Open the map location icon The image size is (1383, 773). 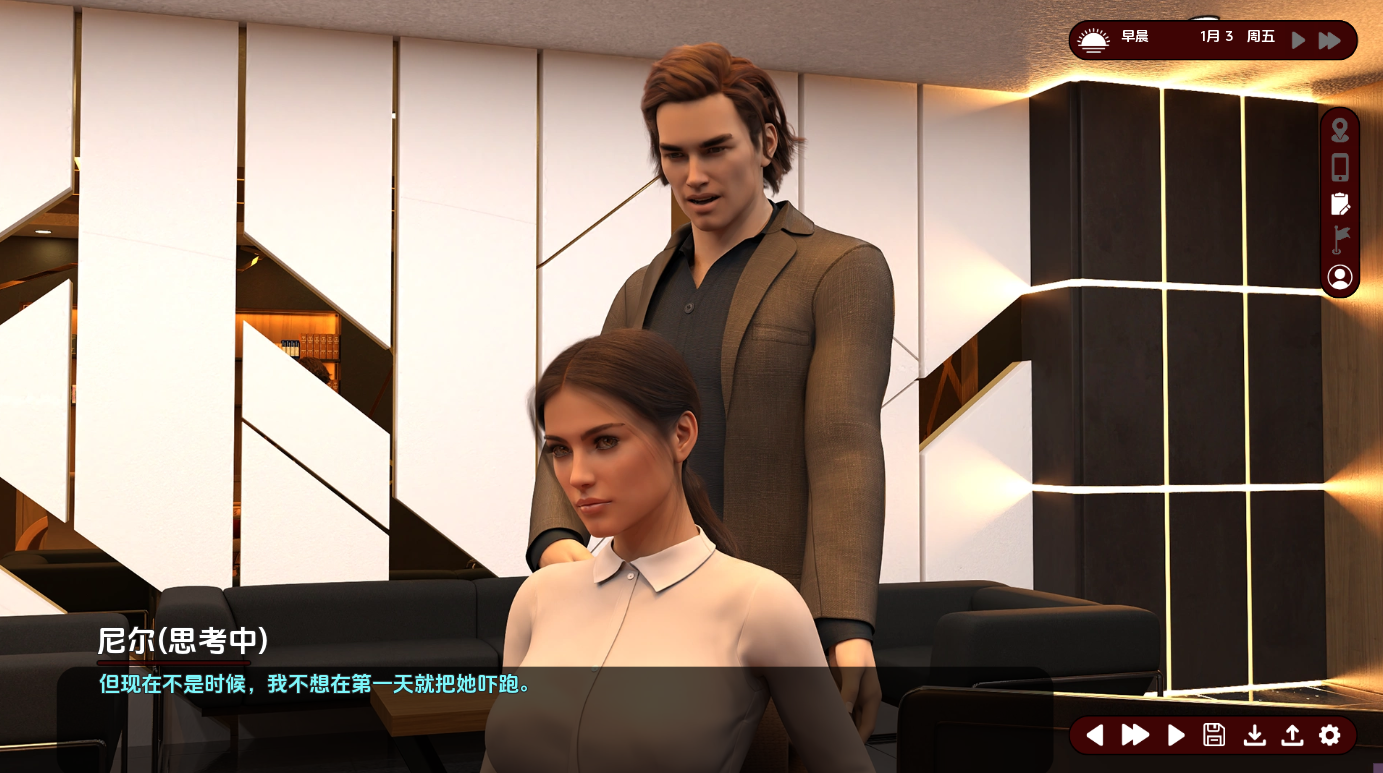point(1339,130)
